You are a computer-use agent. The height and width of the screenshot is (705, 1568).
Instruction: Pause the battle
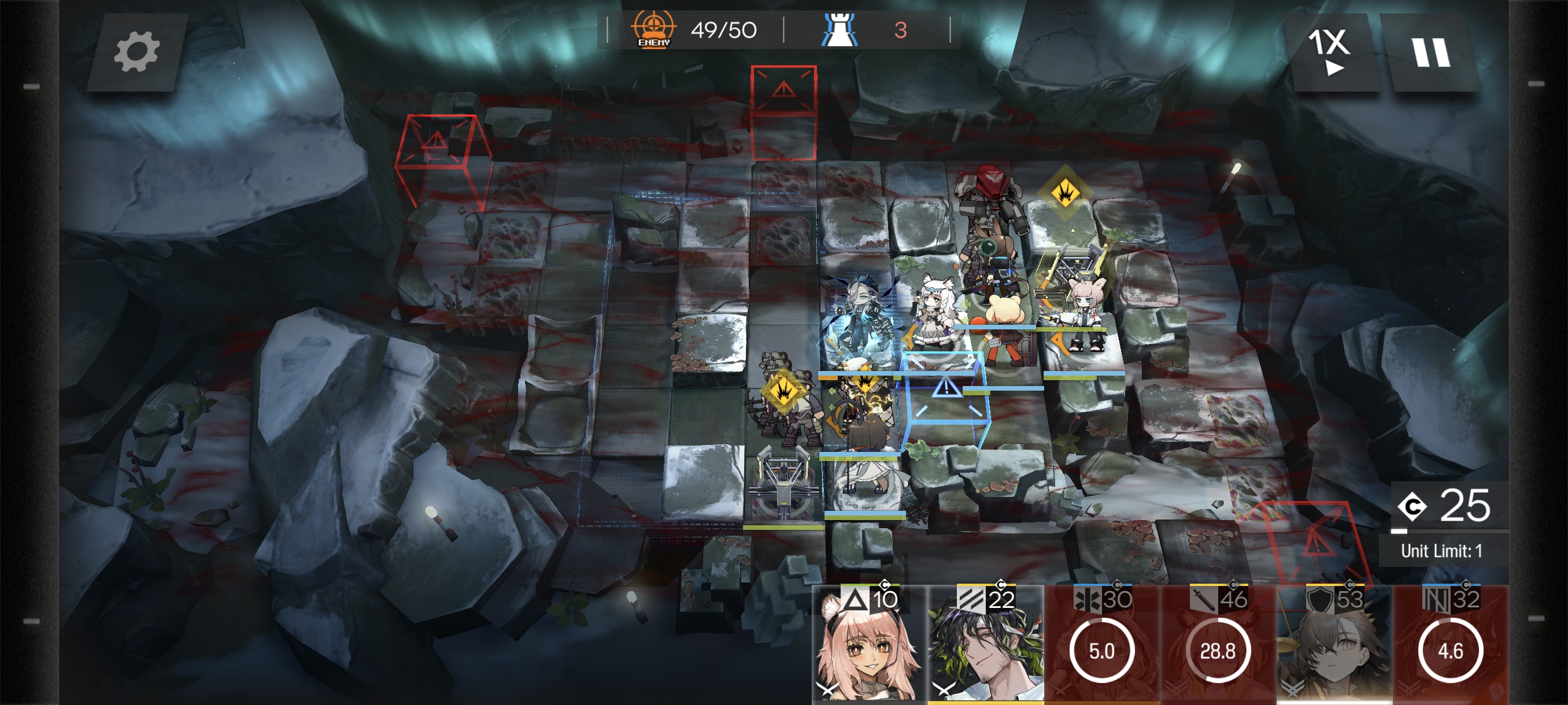[x=1431, y=53]
